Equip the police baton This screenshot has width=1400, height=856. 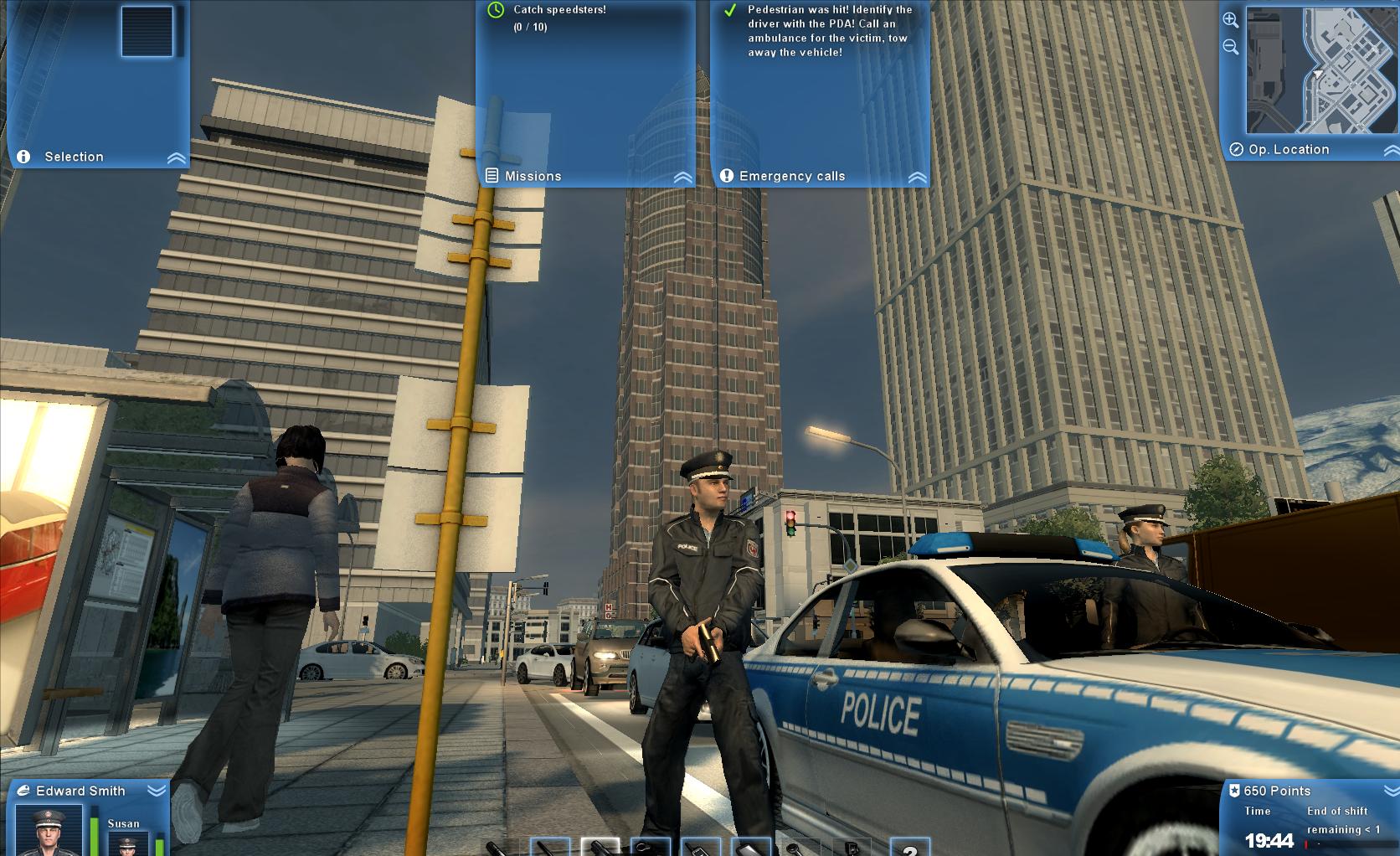coord(550,846)
